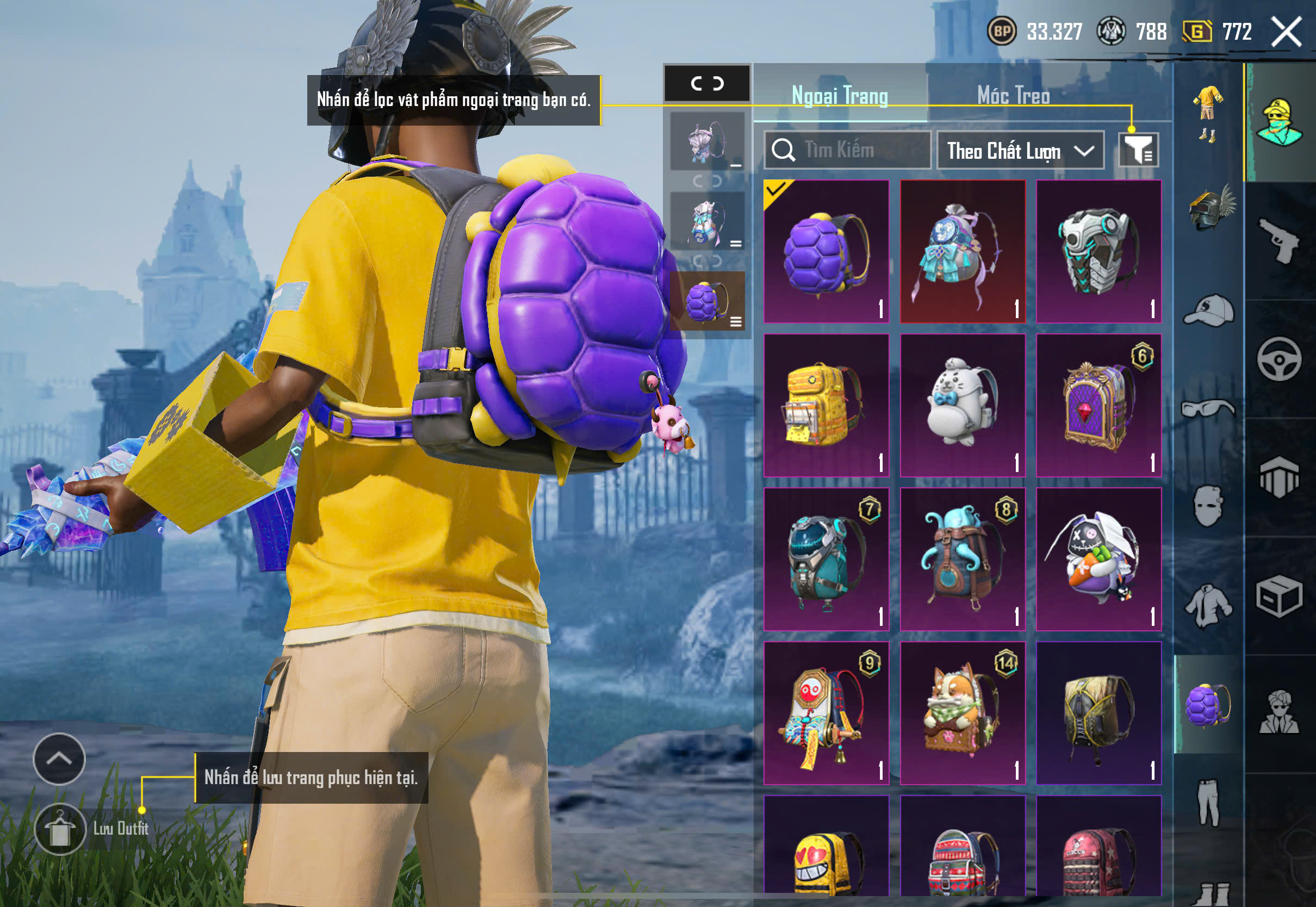Toggle the owned-items filter funnel icon
Screen dimensions: 1316x907
point(1138,150)
